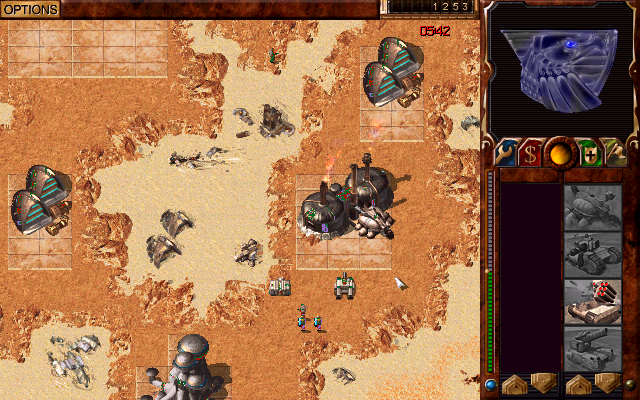The height and width of the screenshot is (400, 640).
Task: Click the hammer icon button
Action: [x=614, y=153]
